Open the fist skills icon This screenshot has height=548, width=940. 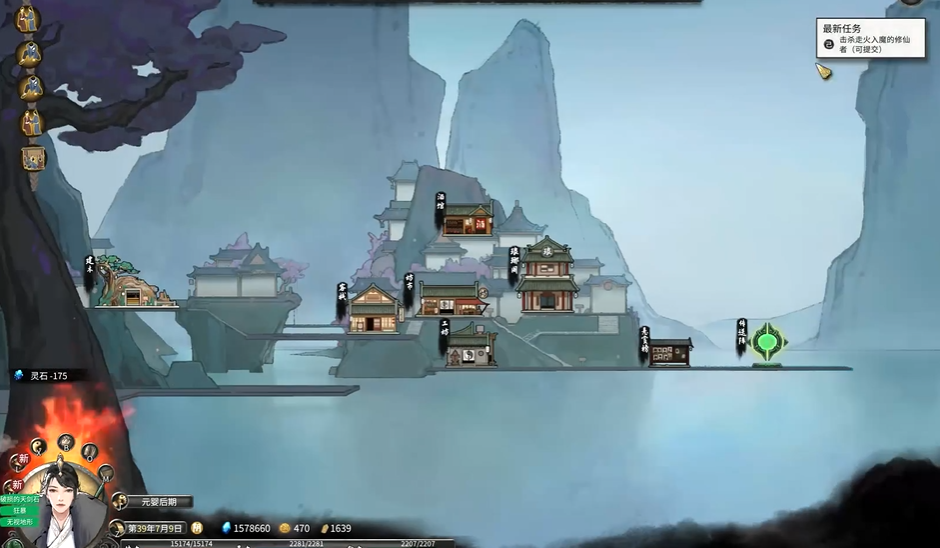point(66,440)
